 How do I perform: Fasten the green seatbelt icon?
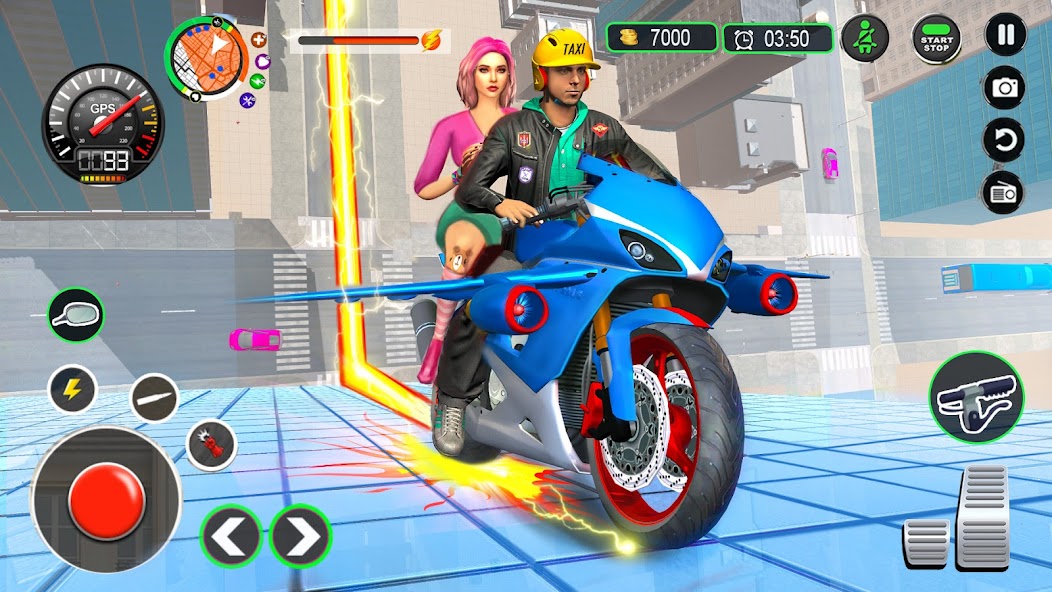(864, 39)
